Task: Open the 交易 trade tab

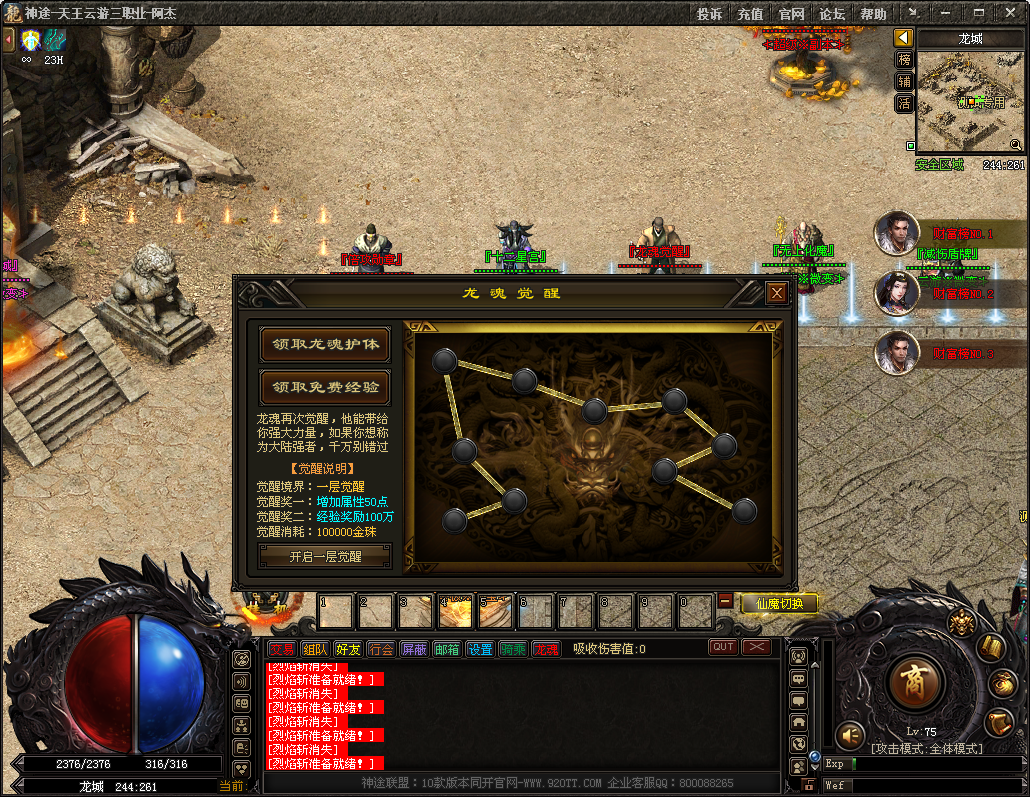Action: [x=282, y=649]
